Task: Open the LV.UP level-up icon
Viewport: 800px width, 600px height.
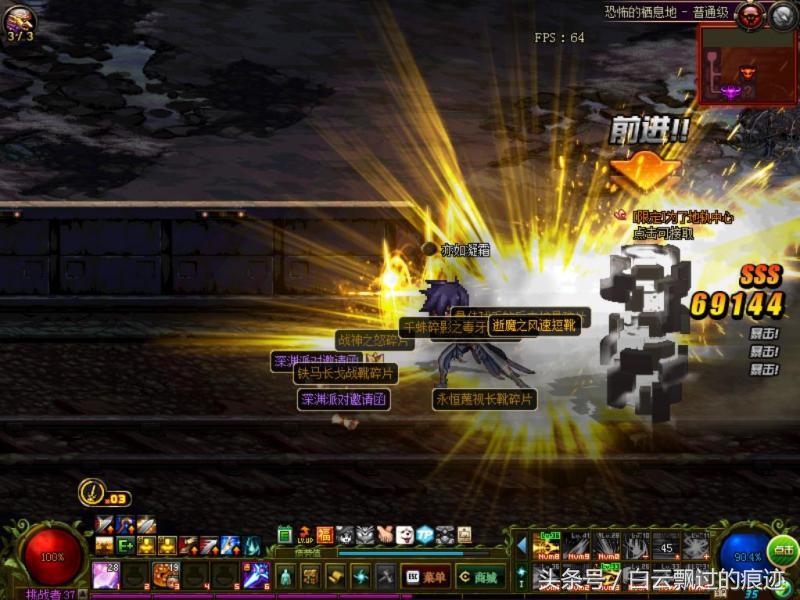Action: (304, 535)
